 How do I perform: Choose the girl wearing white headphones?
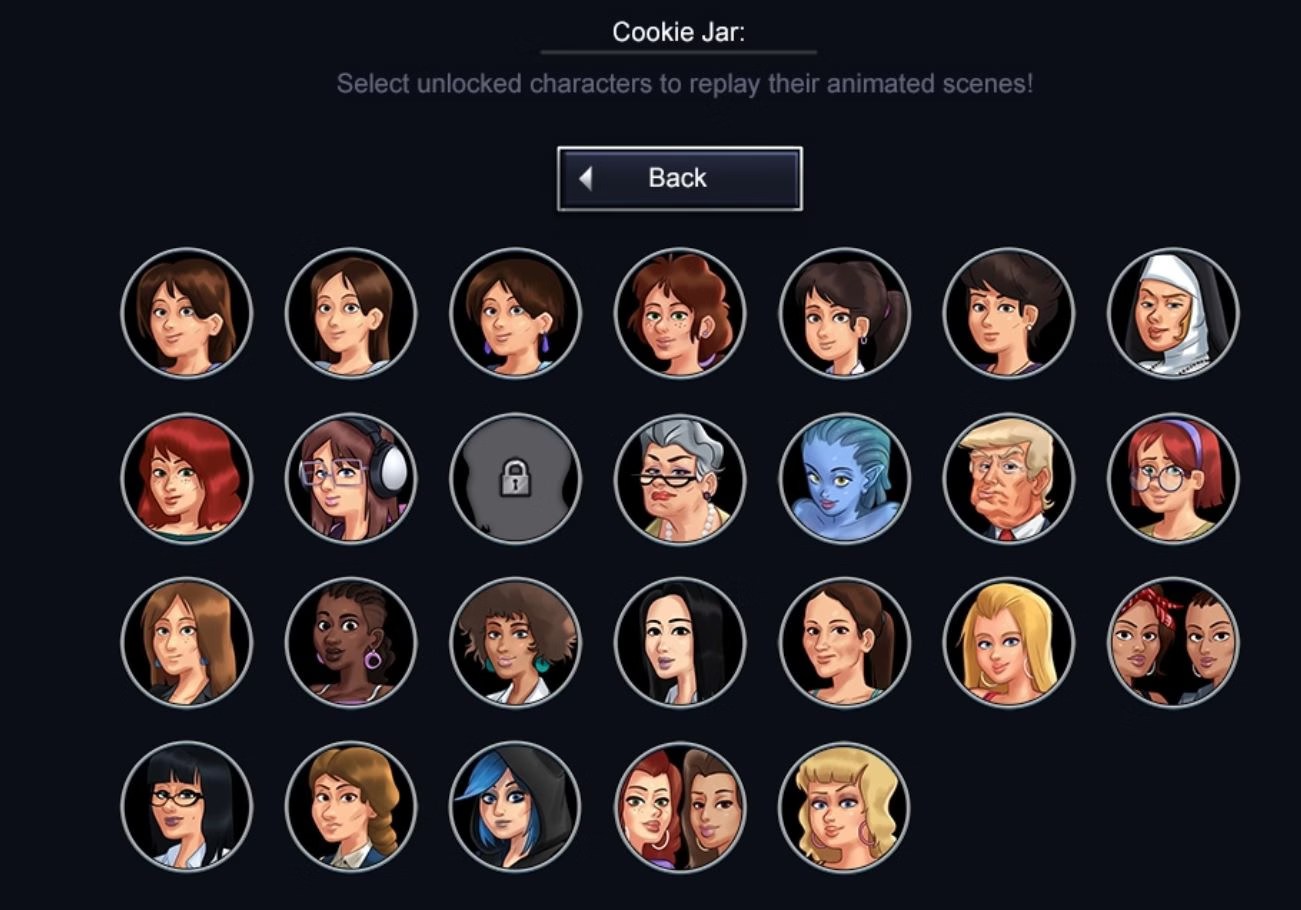(x=351, y=479)
